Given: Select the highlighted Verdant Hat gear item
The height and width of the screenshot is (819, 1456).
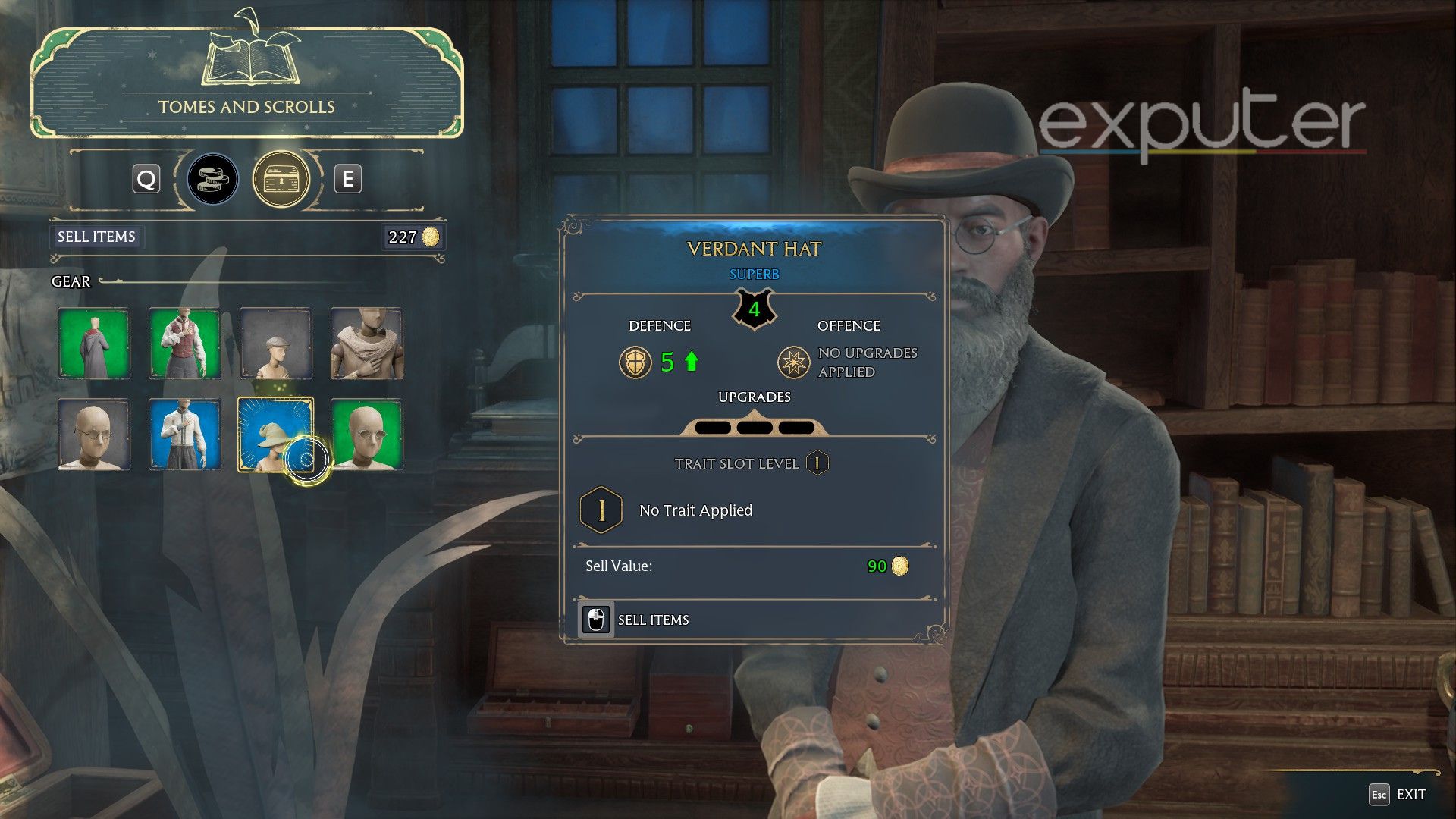Looking at the screenshot, I should pyautogui.click(x=276, y=435).
